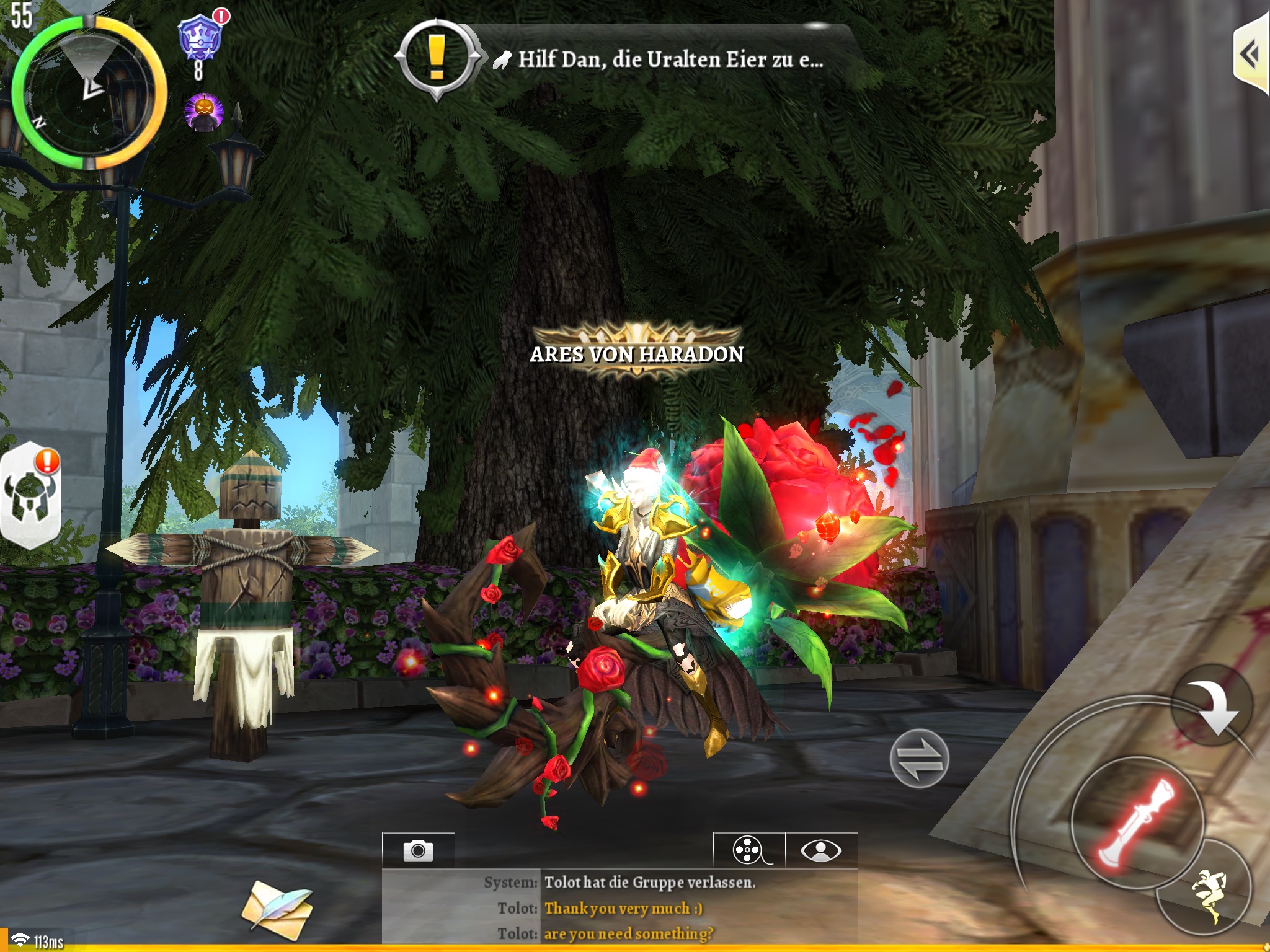Screen dimensions: 1270x952
Task: Open the mail letter with quill
Action: 277,909
